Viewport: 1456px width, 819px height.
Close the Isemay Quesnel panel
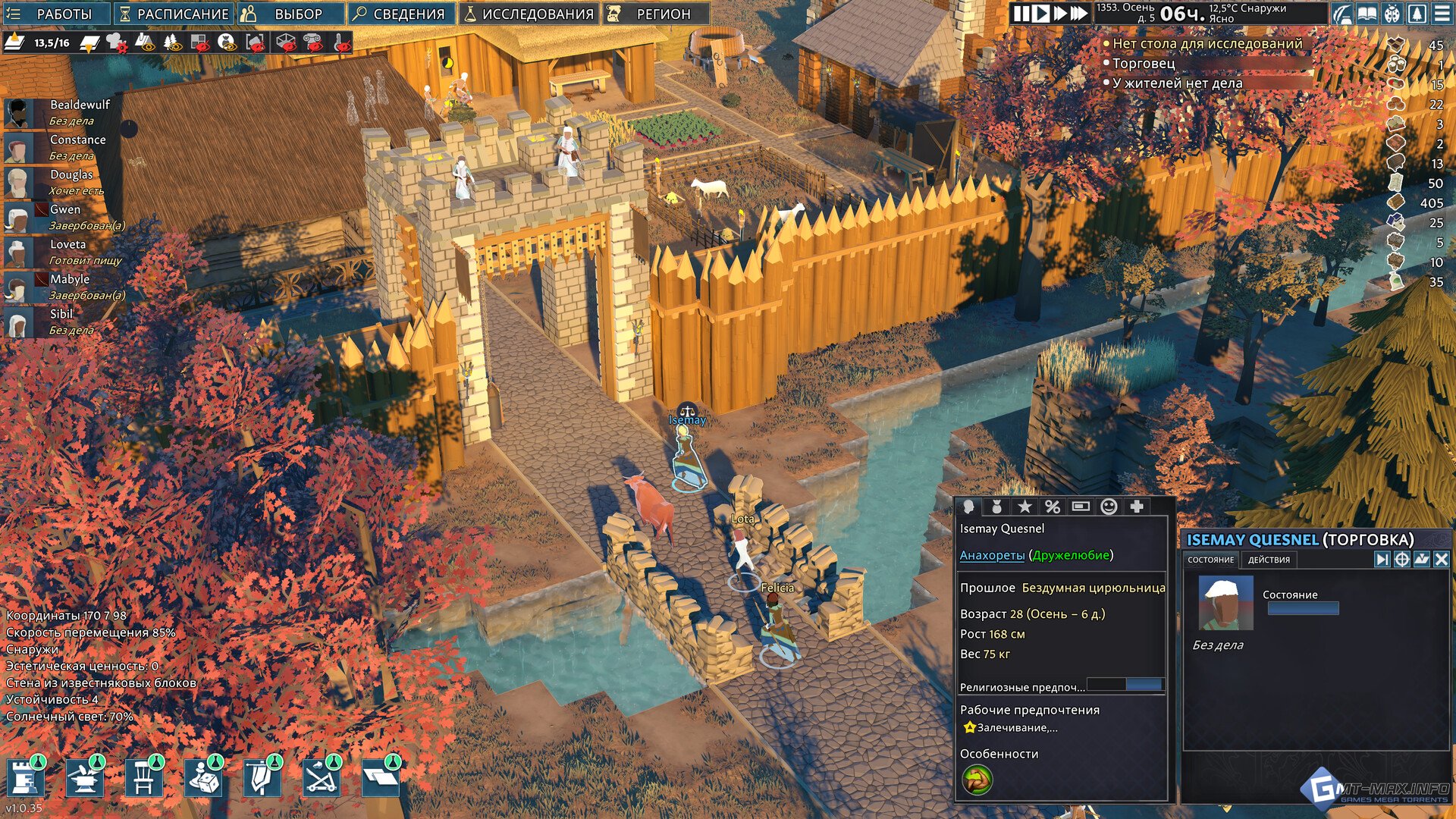1441,560
